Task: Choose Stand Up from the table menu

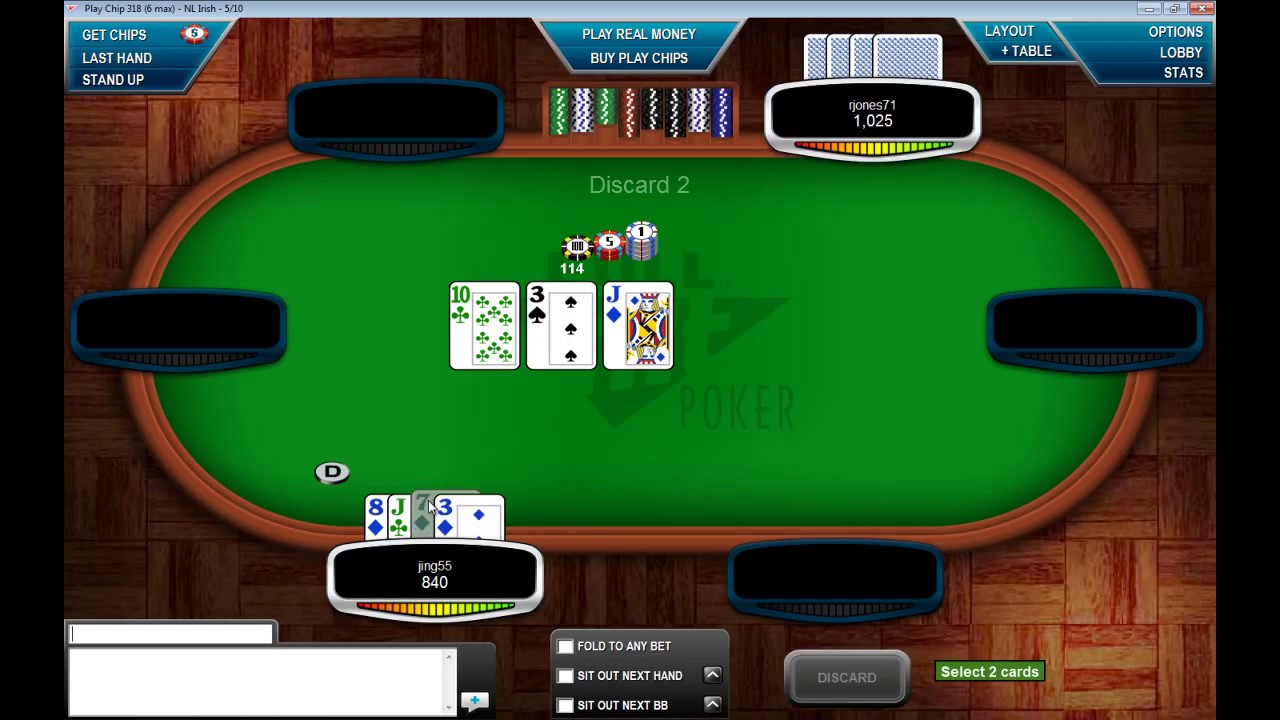Action: [x=113, y=80]
